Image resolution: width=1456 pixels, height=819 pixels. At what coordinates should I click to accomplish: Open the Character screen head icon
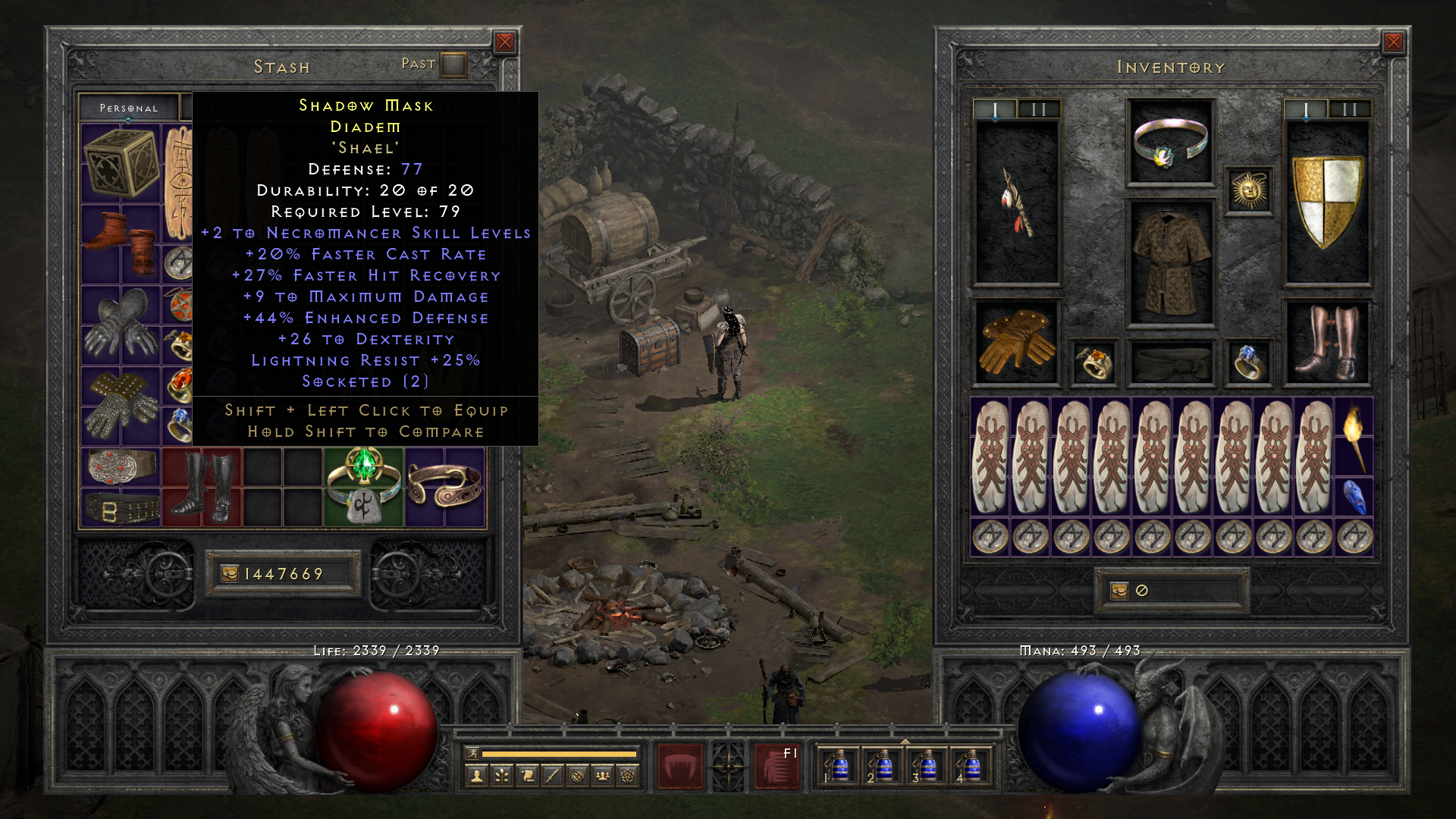[477, 775]
